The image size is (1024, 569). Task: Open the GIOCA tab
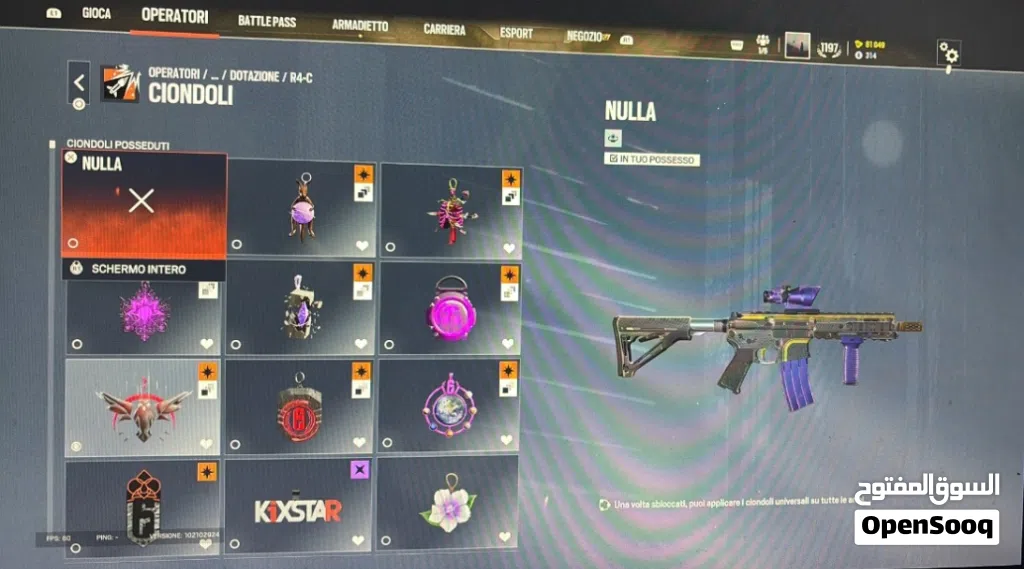click(96, 14)
